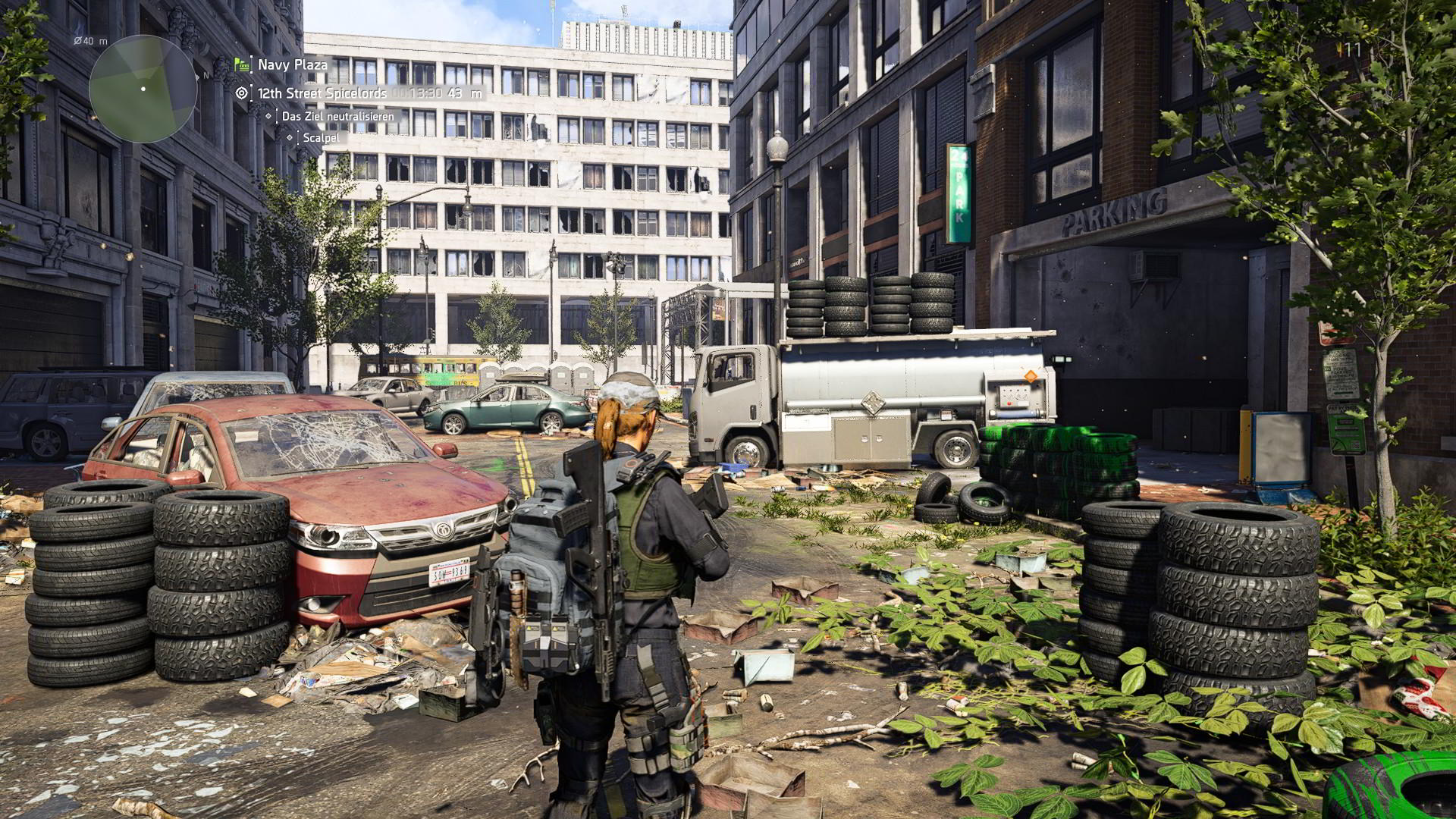The image size is (1456, 819).
Task: Click the Navy Plaza mission flag icon
Action: [240, 64]
